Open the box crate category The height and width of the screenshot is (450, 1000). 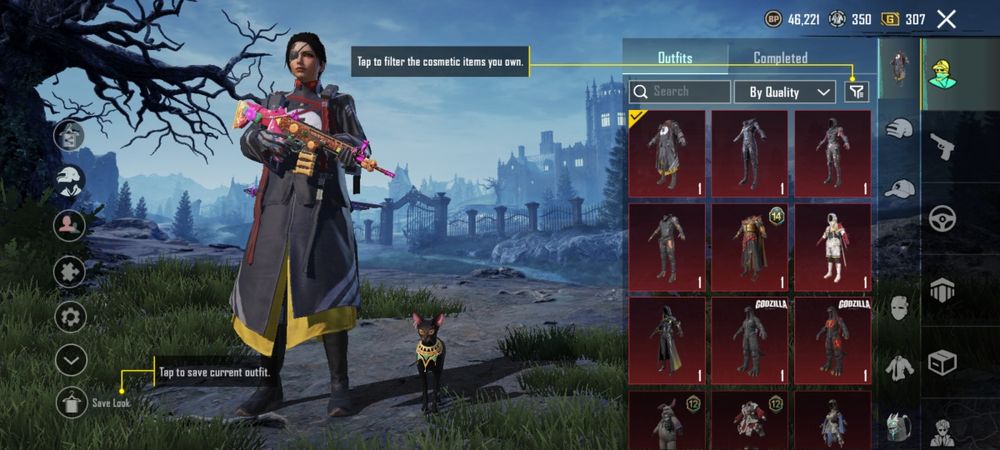click(x=942, y=361)
